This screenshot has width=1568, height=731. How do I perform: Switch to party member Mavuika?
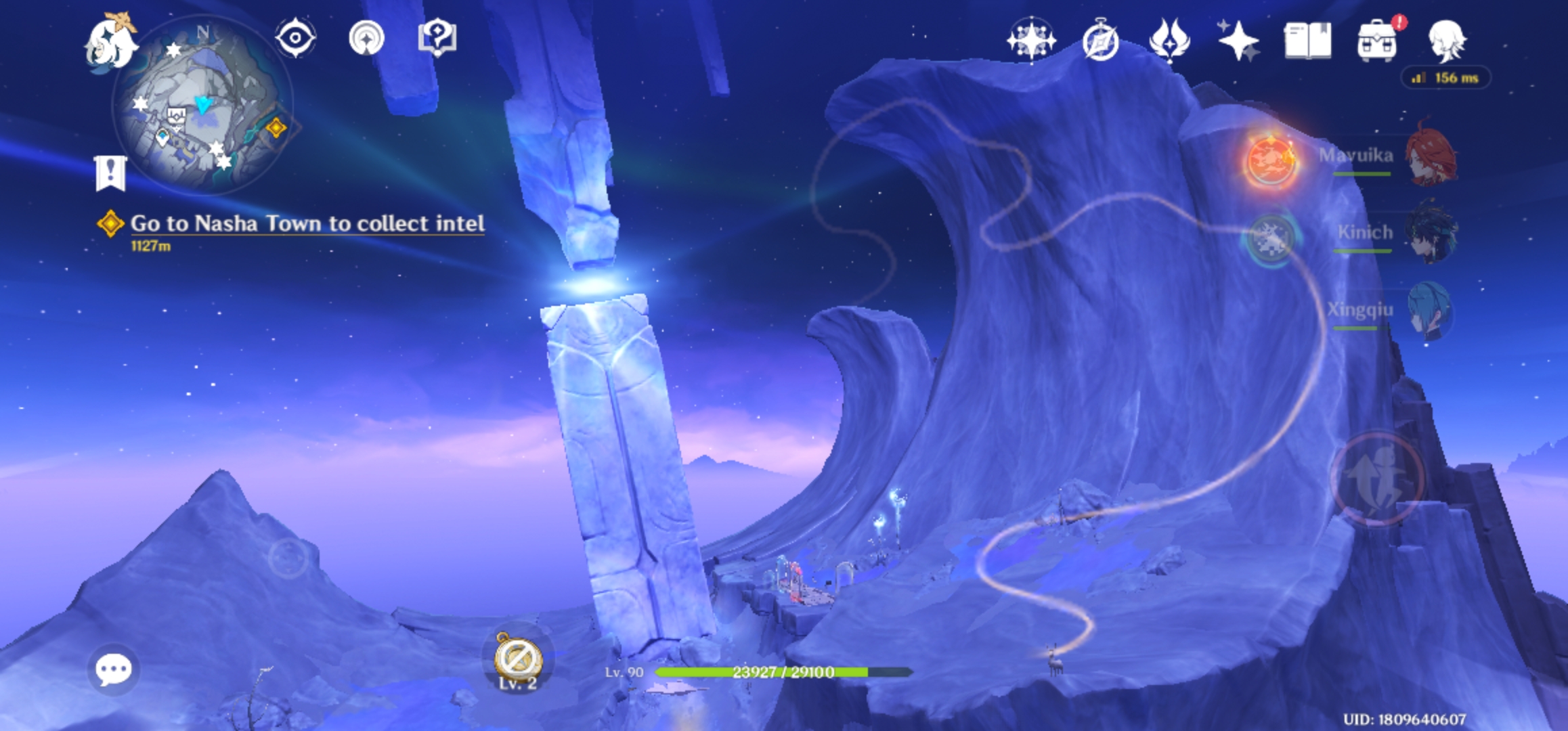(x=1430, y=157)
